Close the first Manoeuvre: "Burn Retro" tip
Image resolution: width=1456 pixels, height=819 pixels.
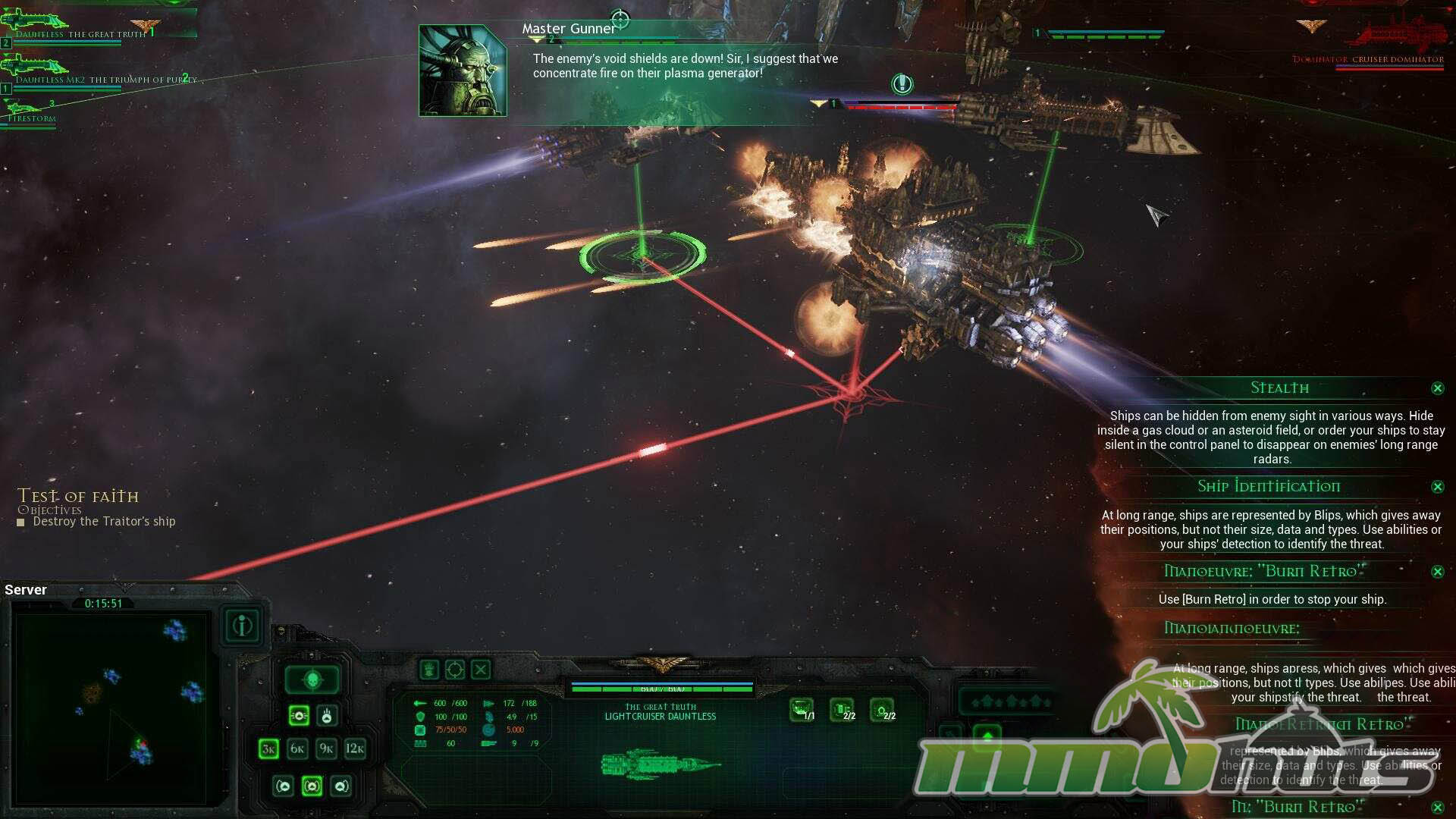point(1437,572)
